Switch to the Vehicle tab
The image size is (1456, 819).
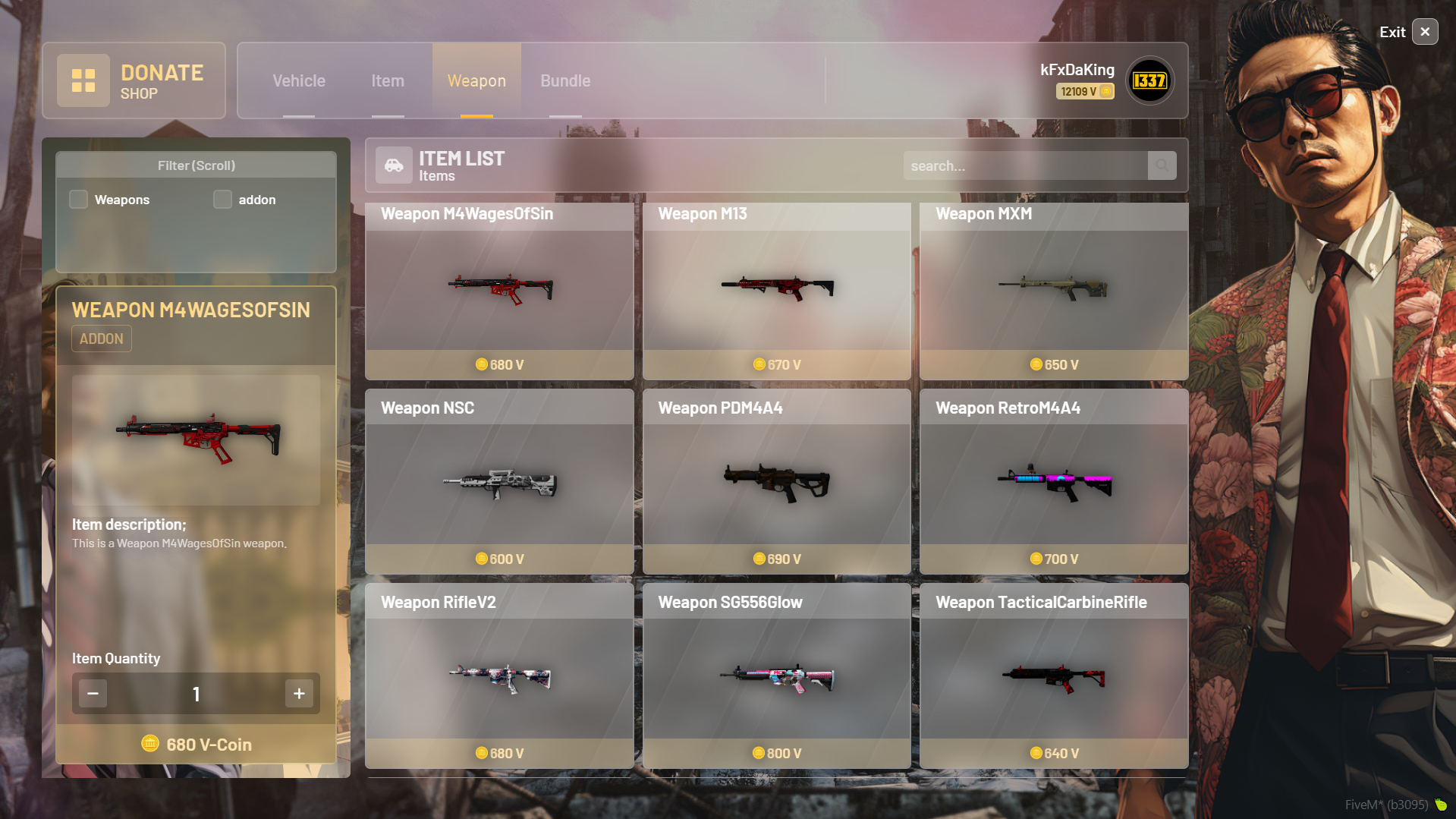pyautogui.click(x=299, y=80)
